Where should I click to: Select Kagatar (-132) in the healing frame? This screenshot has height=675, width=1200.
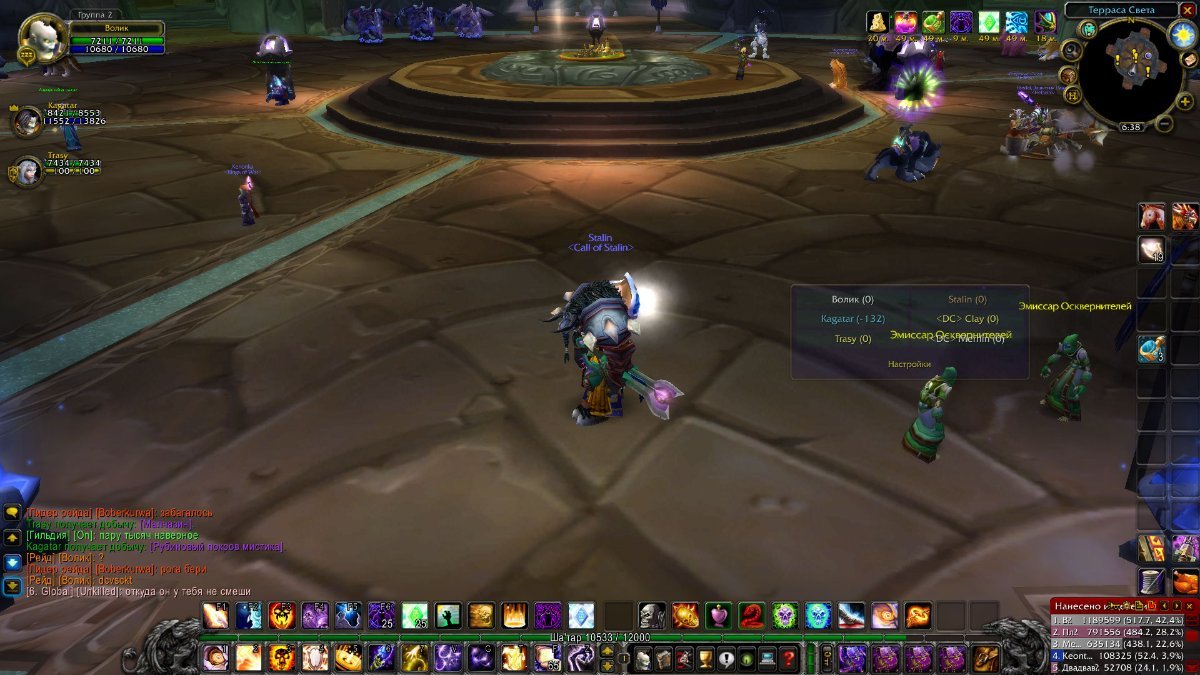click(x=852, y=319)
